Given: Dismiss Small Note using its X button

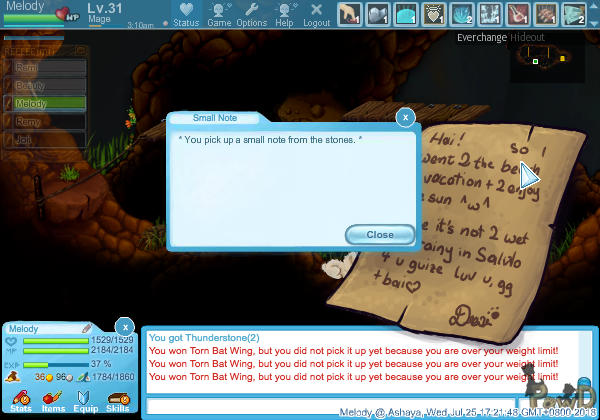Looking at the screenshot, I should 405,117.
